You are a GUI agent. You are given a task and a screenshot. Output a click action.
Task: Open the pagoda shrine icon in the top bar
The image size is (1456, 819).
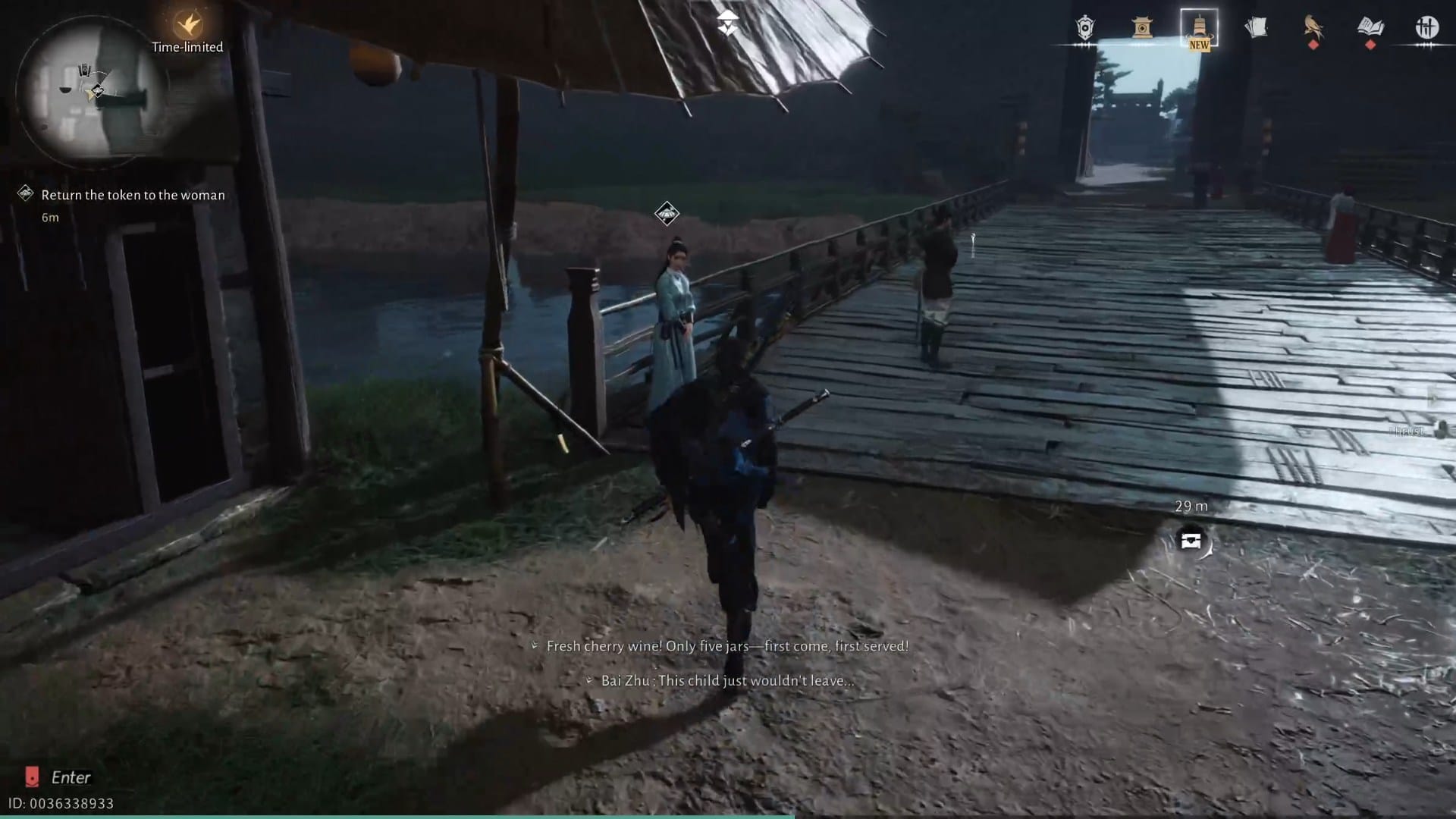(1142, 28)
